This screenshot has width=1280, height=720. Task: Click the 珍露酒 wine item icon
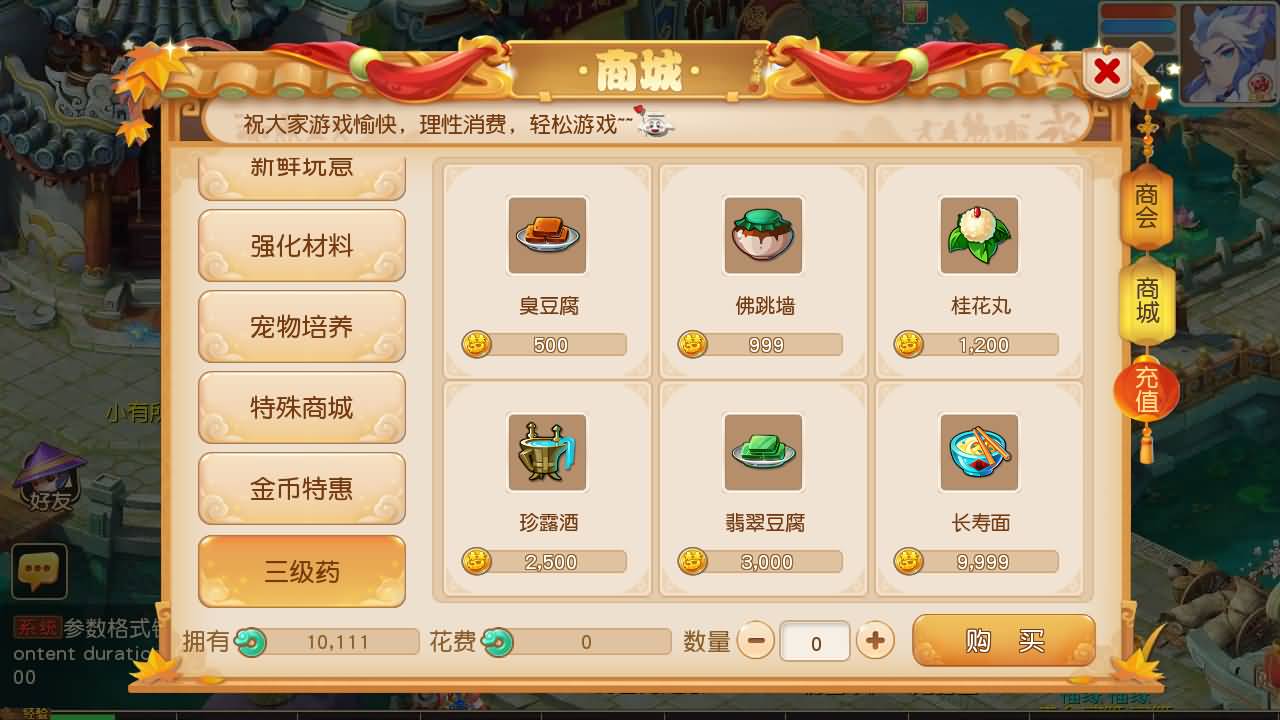[x=547, y=452]
